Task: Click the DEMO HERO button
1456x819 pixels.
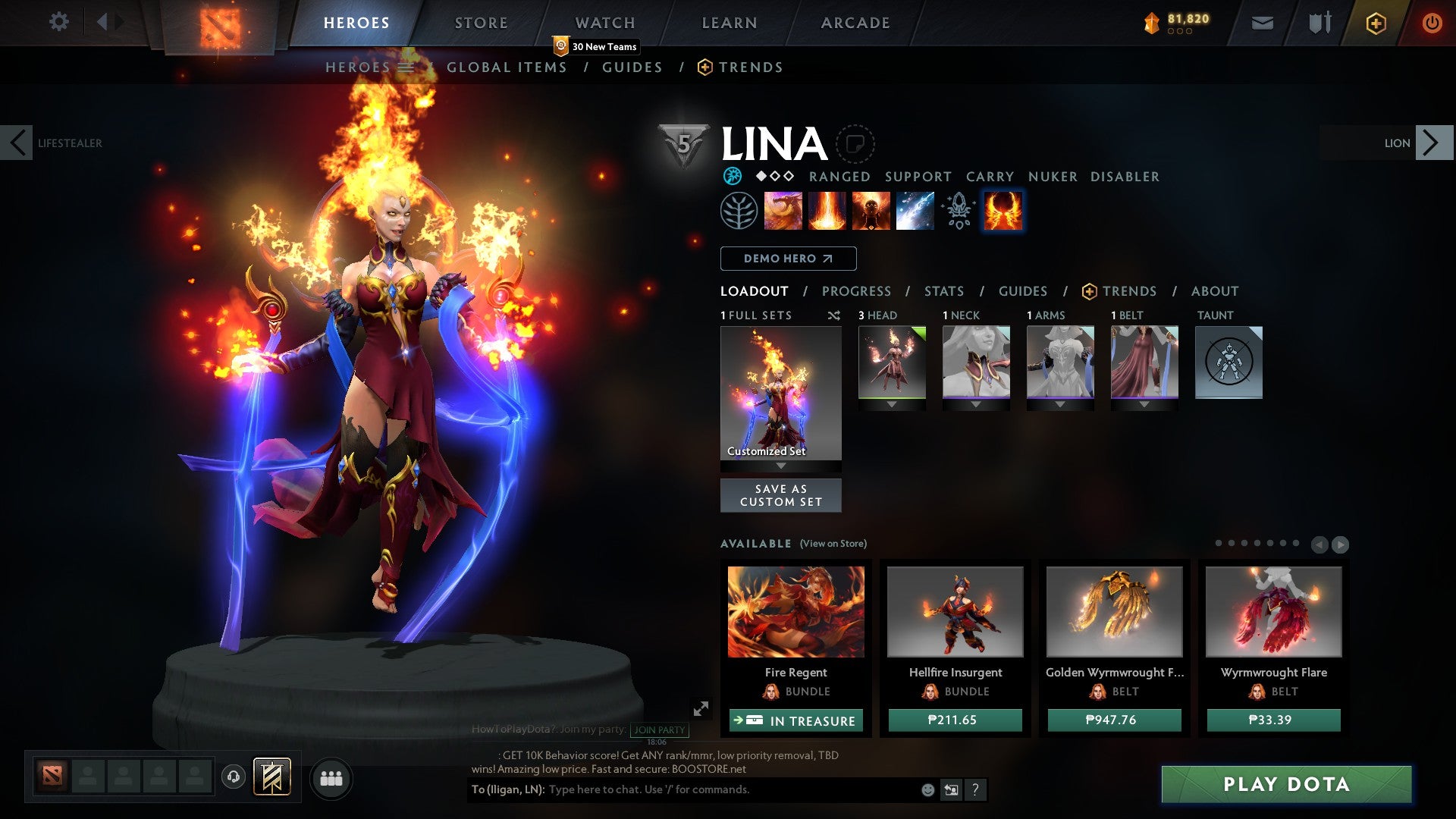Action: [x=788, y=259]
